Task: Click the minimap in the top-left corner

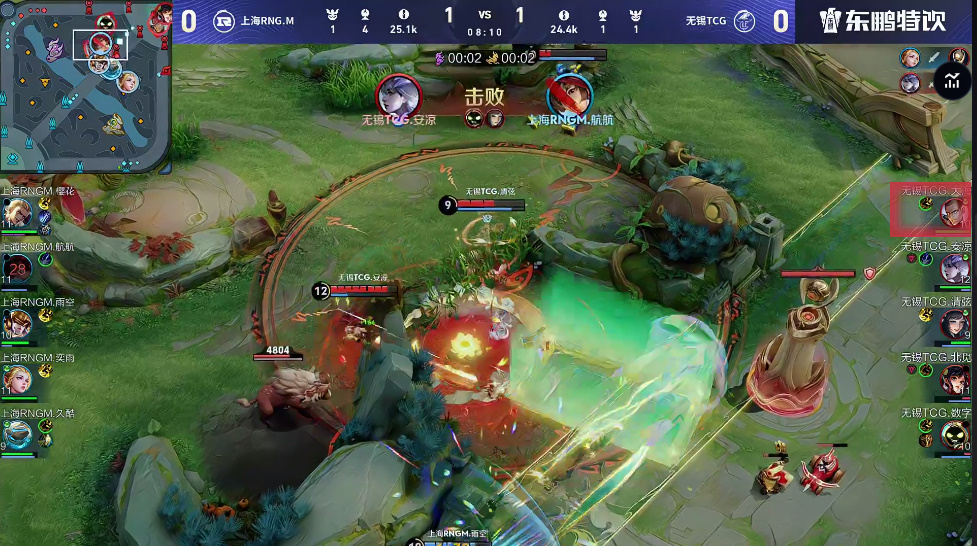Action: coord(84,86)
